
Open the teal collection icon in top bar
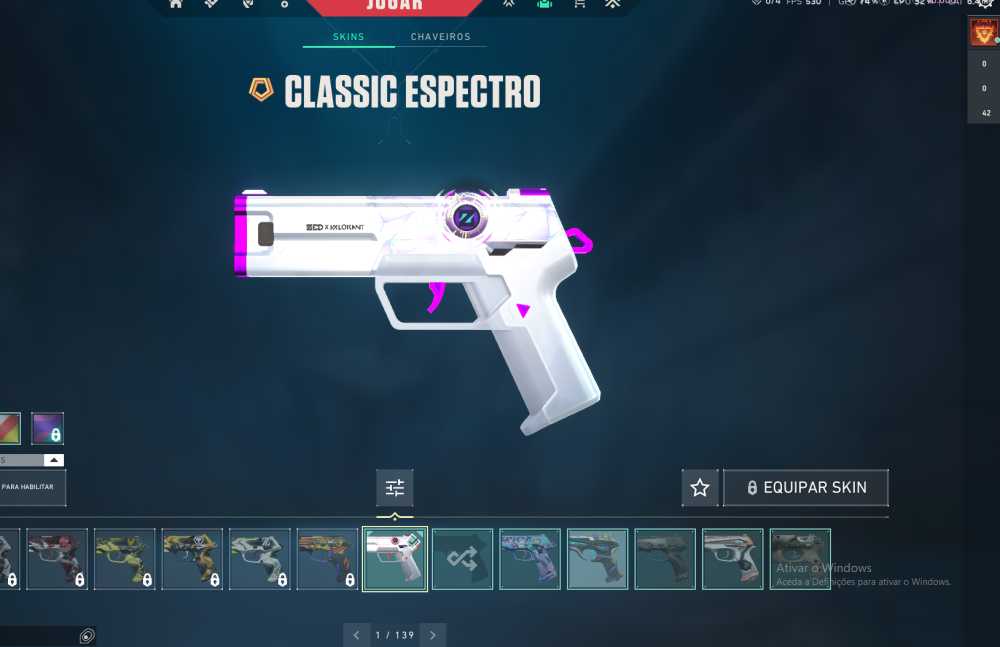[544, 4]
